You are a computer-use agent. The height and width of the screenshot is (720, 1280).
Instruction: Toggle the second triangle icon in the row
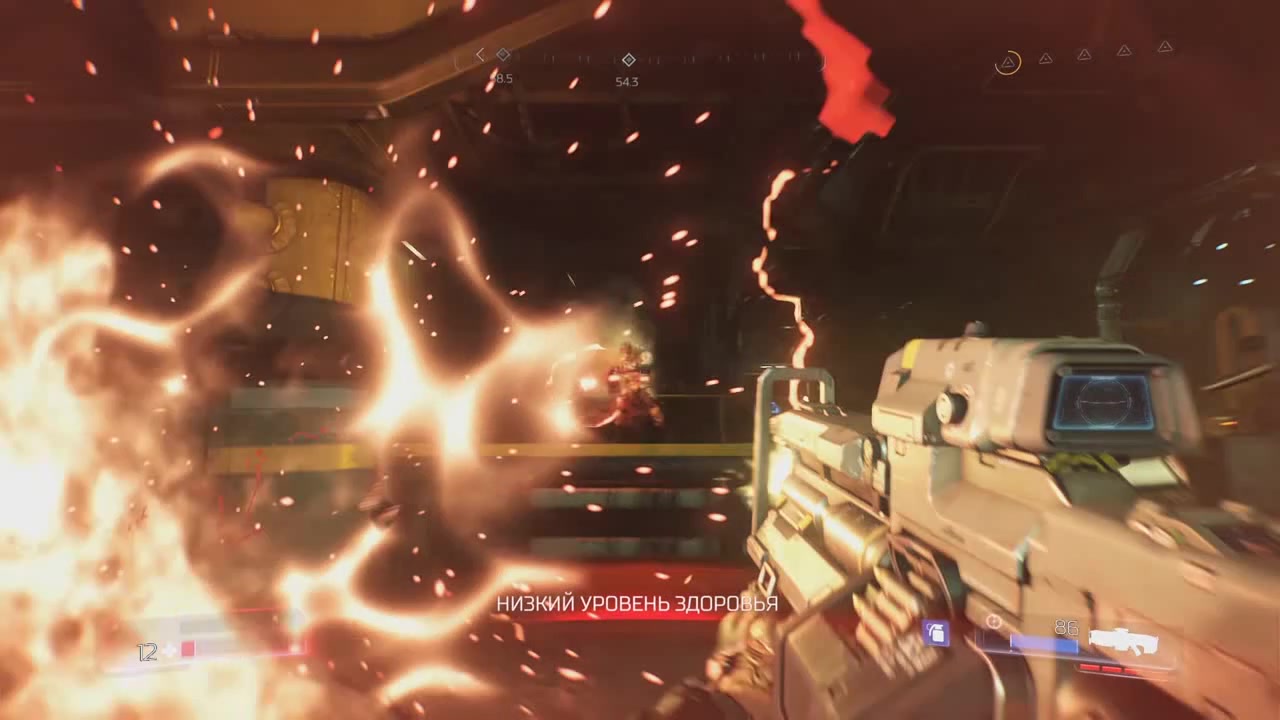coord(1048,59)
